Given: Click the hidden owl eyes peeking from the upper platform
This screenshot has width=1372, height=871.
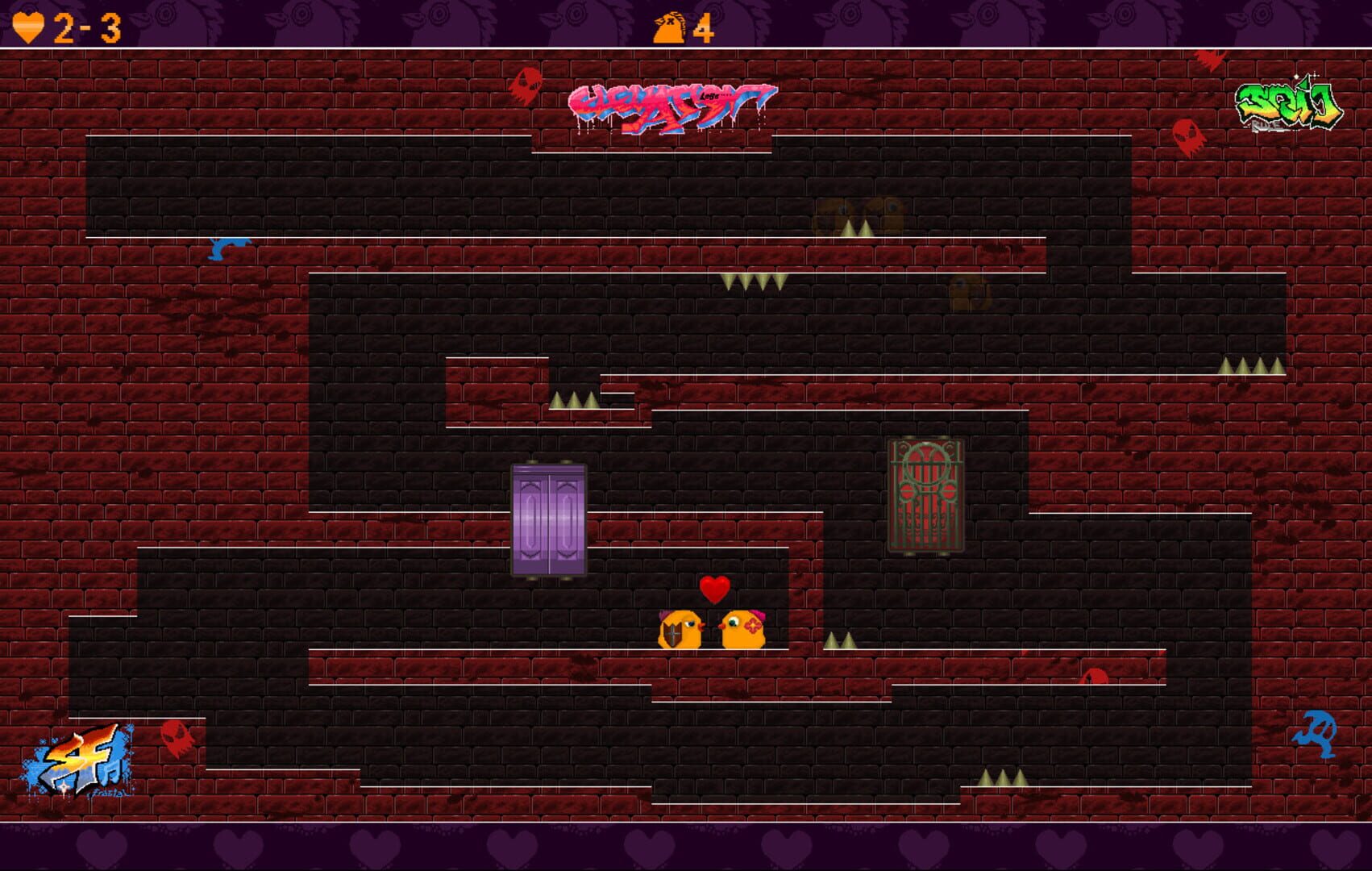Looking at the screenshot, I should point(858,210).
